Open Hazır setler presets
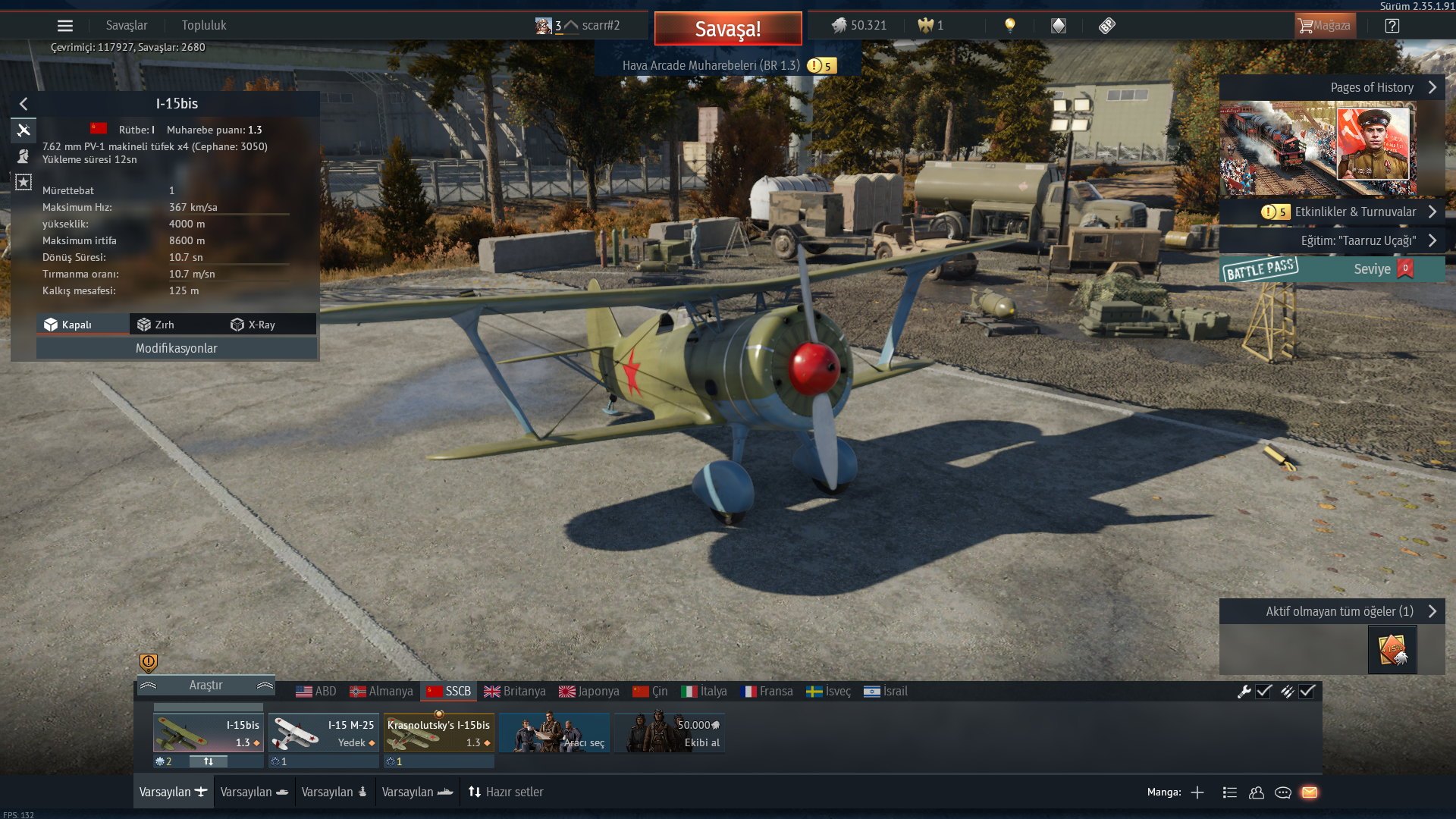 pos(506,792)
